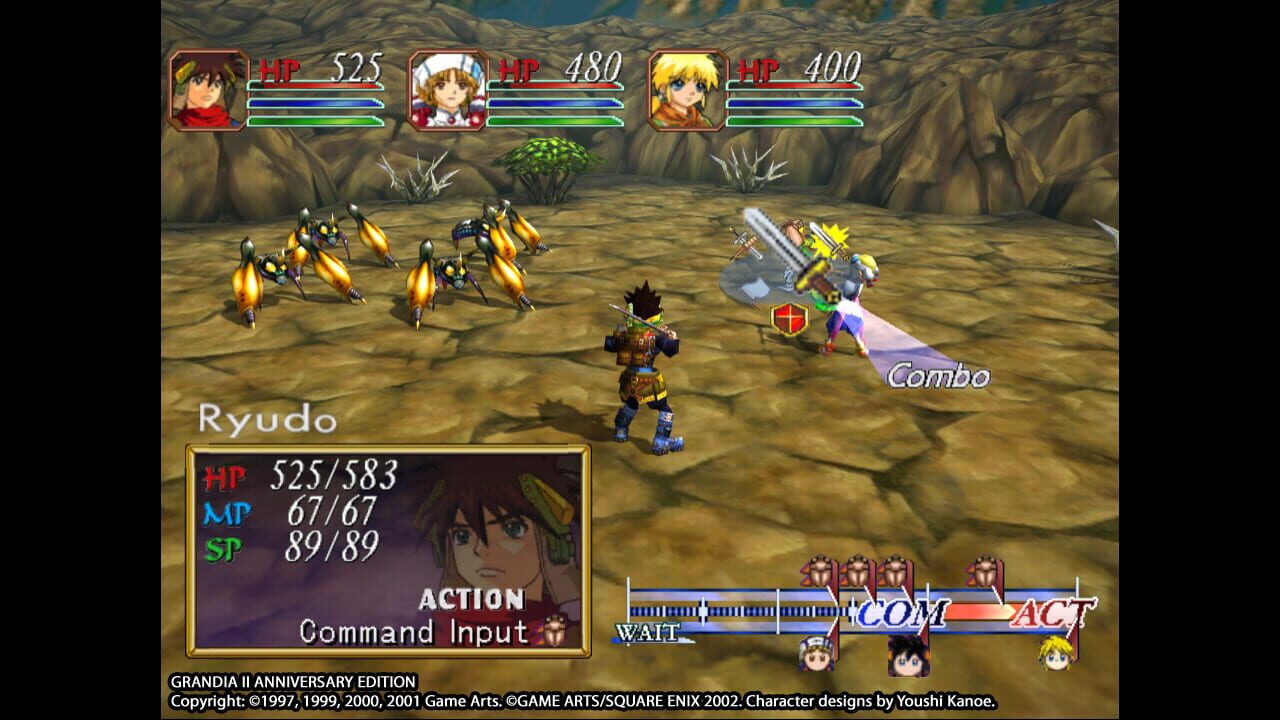
Task: Select the Command Input text
Action: tap(410, 631)
